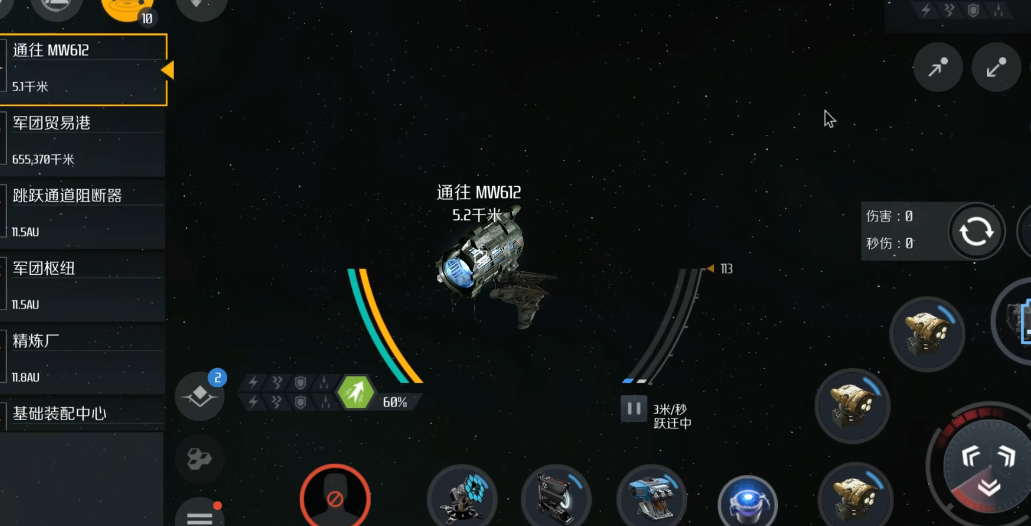Viewport: 1031px width, 526px height.
Task: Pick 精炼厂 from the overview list
Action: pos(82,358)
